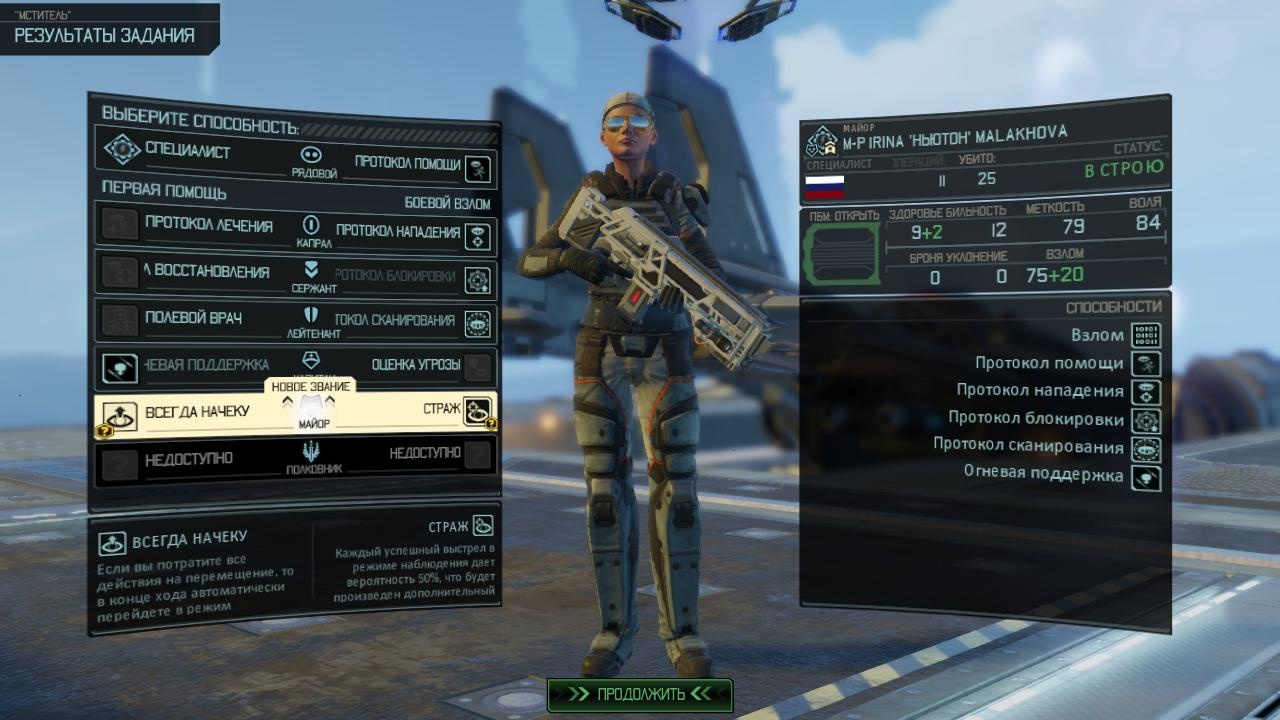The width and height of the screenshot is (1280, 720).
Task: Select the Протокол блокировки icon in the Способности list
Action: 1145,419
